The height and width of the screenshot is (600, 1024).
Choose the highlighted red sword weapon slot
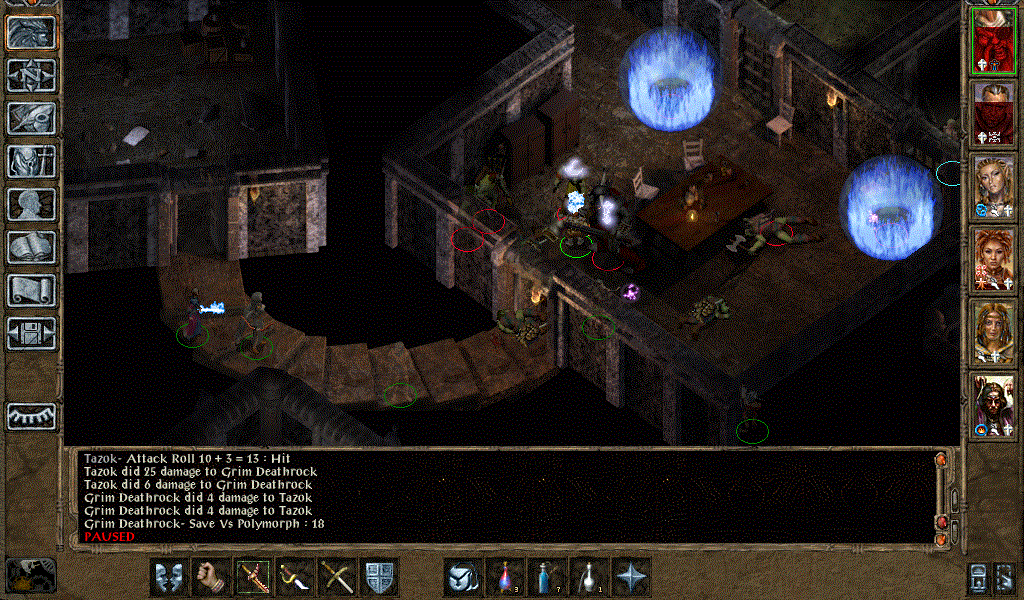(252, 577)
